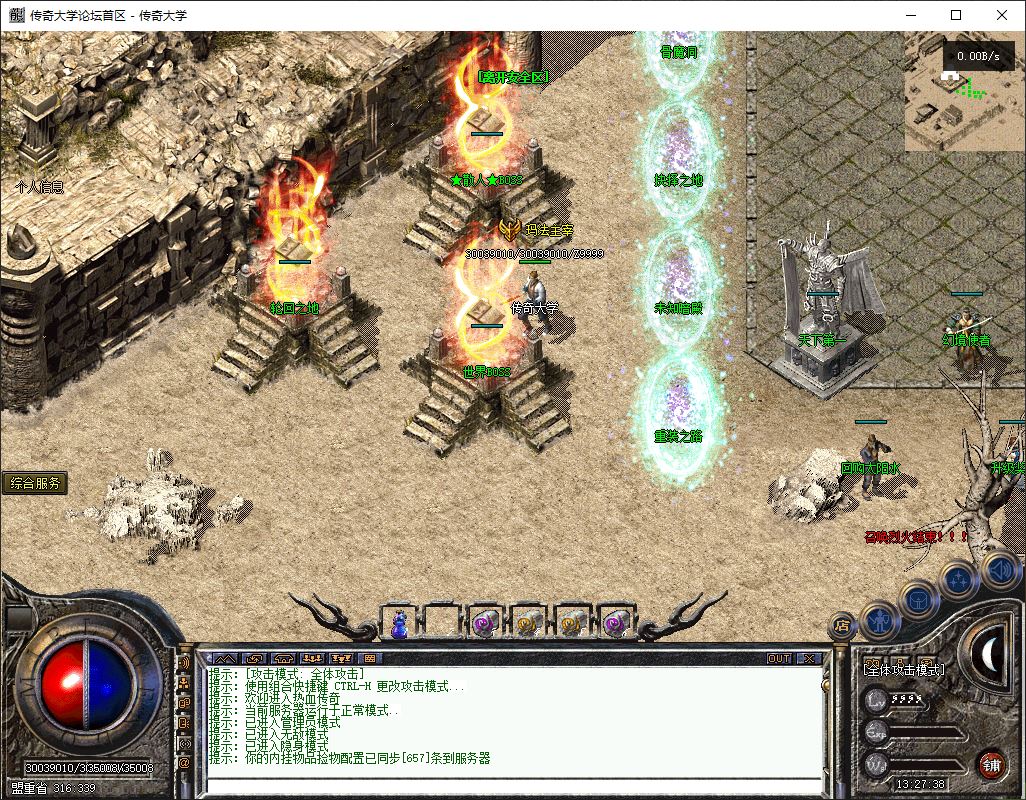Screen dimensions: 1026x800
Task: Open the 铺 stall button
Action: pos(990,765)
